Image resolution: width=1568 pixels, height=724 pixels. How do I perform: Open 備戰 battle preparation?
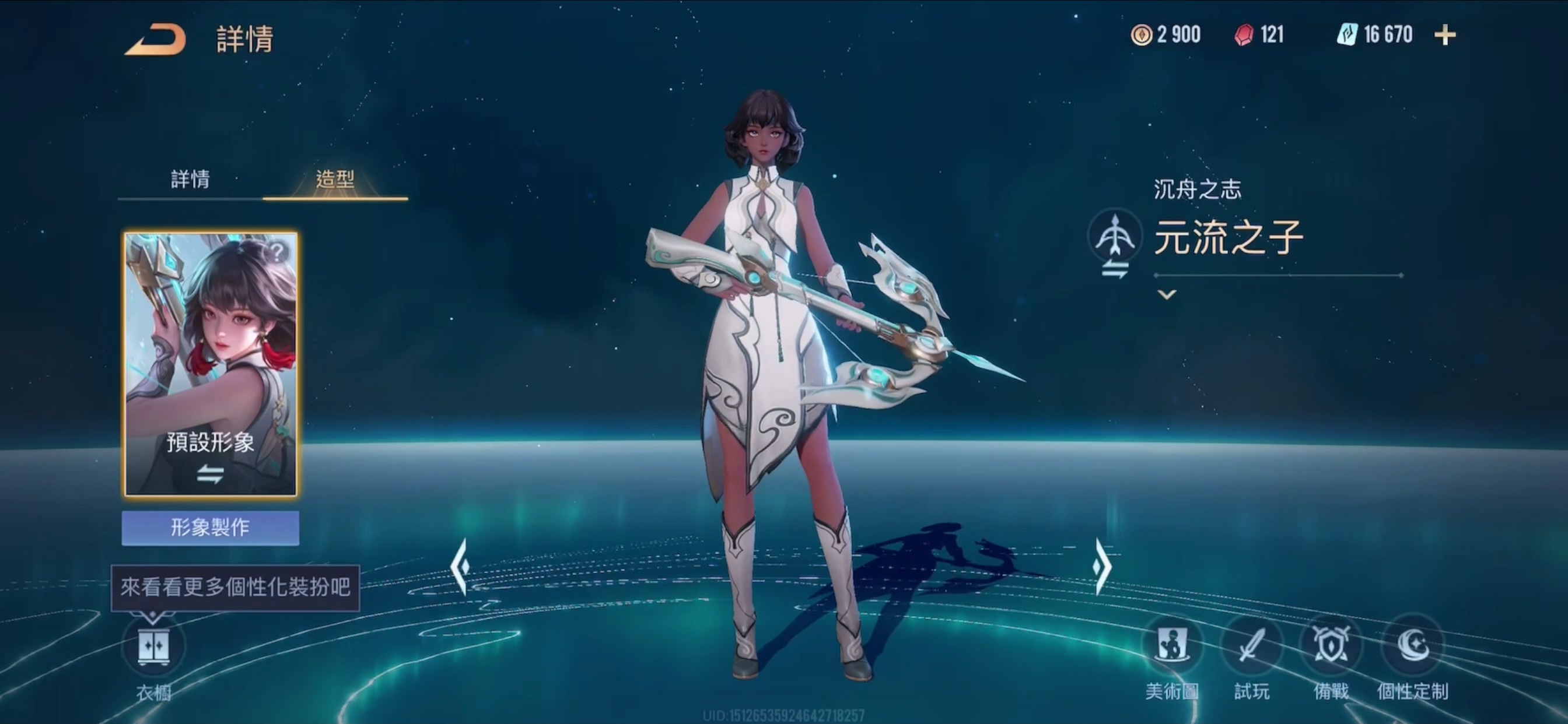coord(1331,646)
